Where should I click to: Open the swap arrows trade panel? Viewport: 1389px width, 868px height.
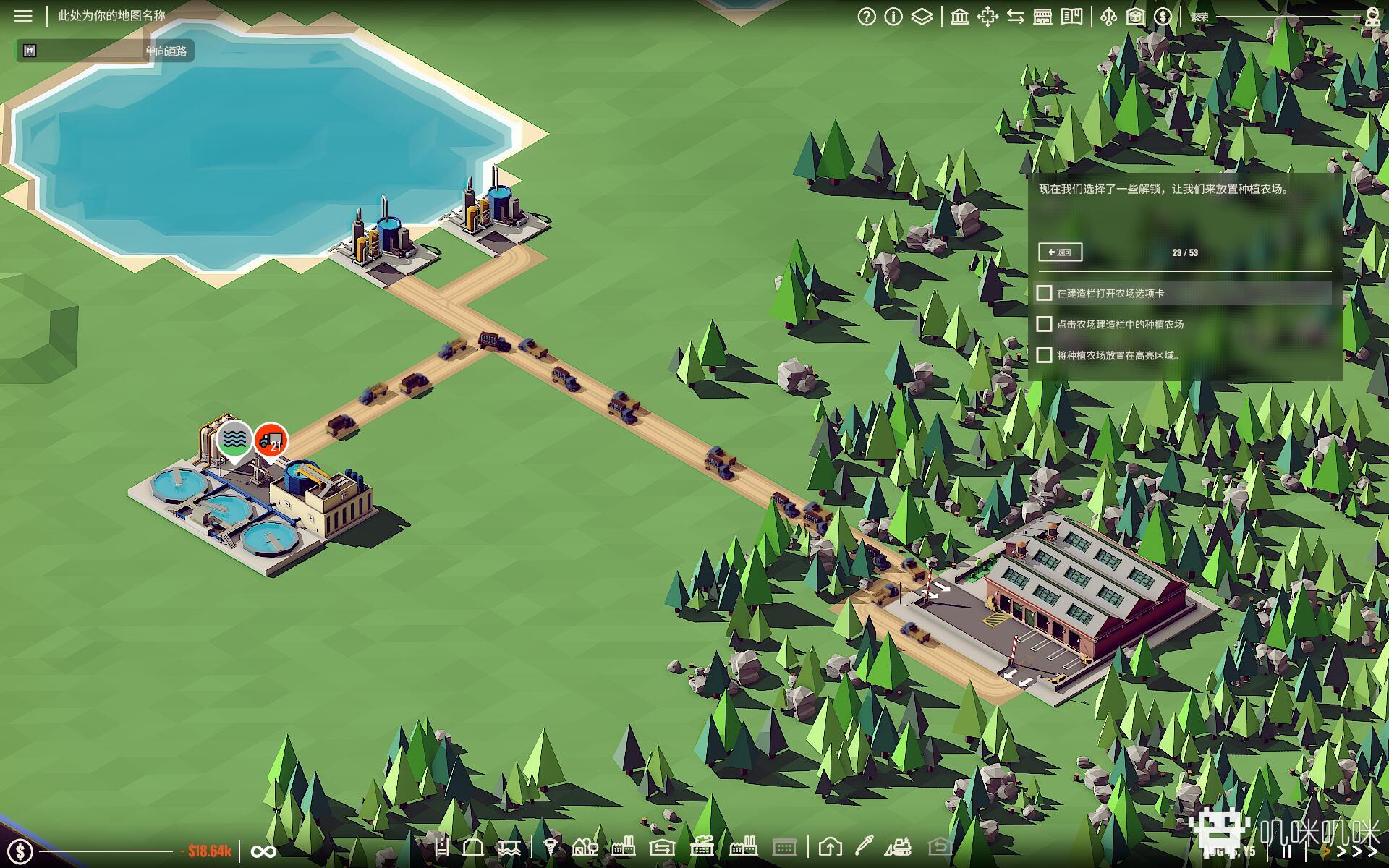pyautogui.click(x=1015, y=17)
